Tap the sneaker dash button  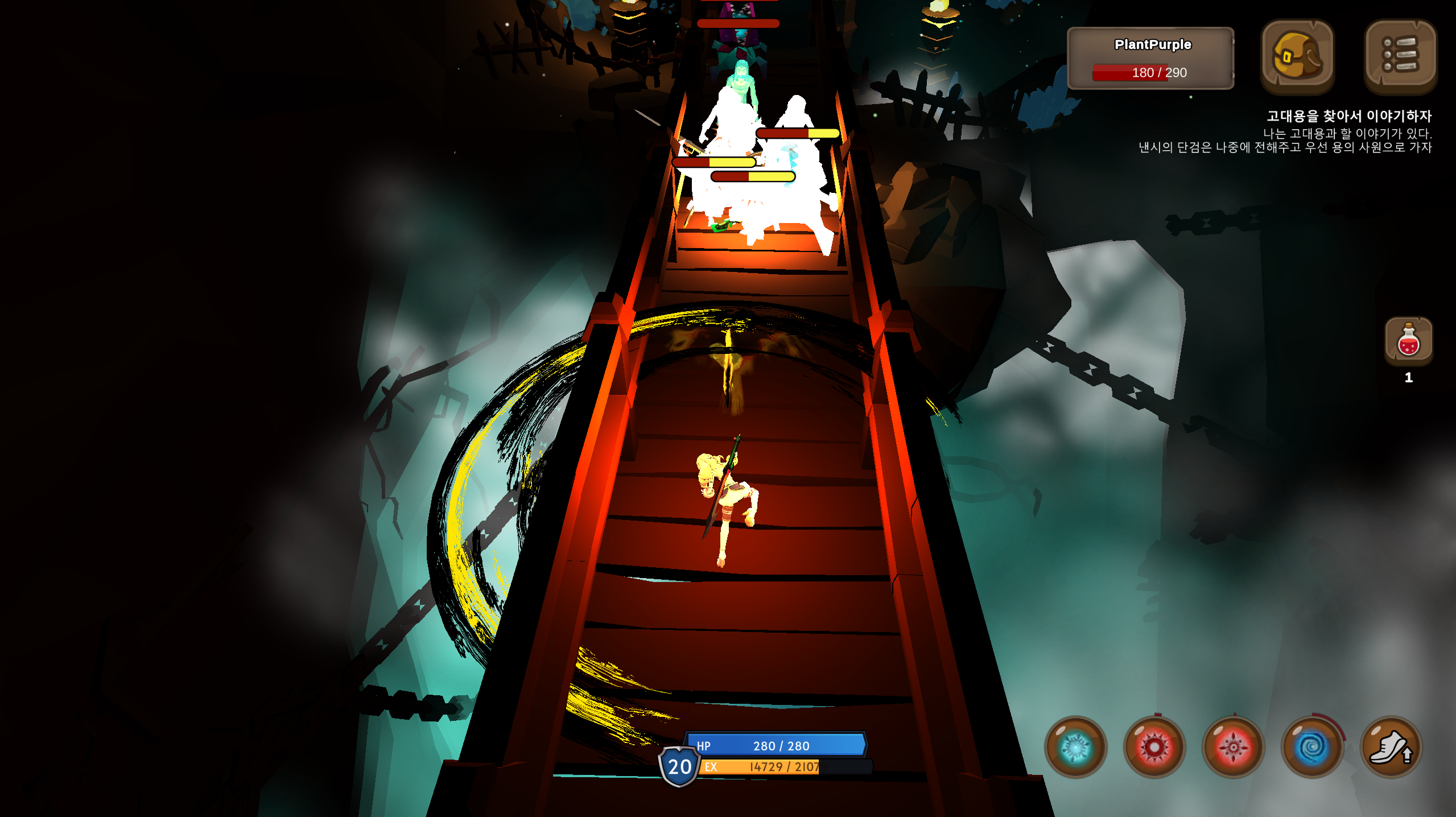[1391, 747]
